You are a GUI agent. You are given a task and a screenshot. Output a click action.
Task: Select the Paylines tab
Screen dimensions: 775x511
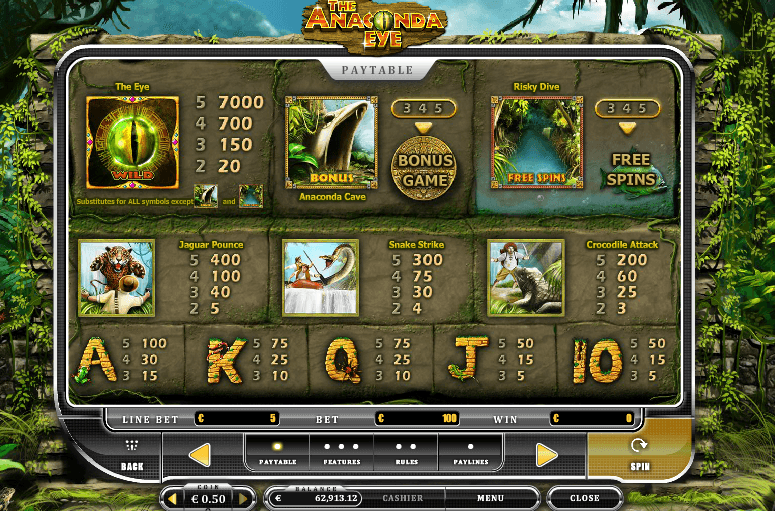471,454
